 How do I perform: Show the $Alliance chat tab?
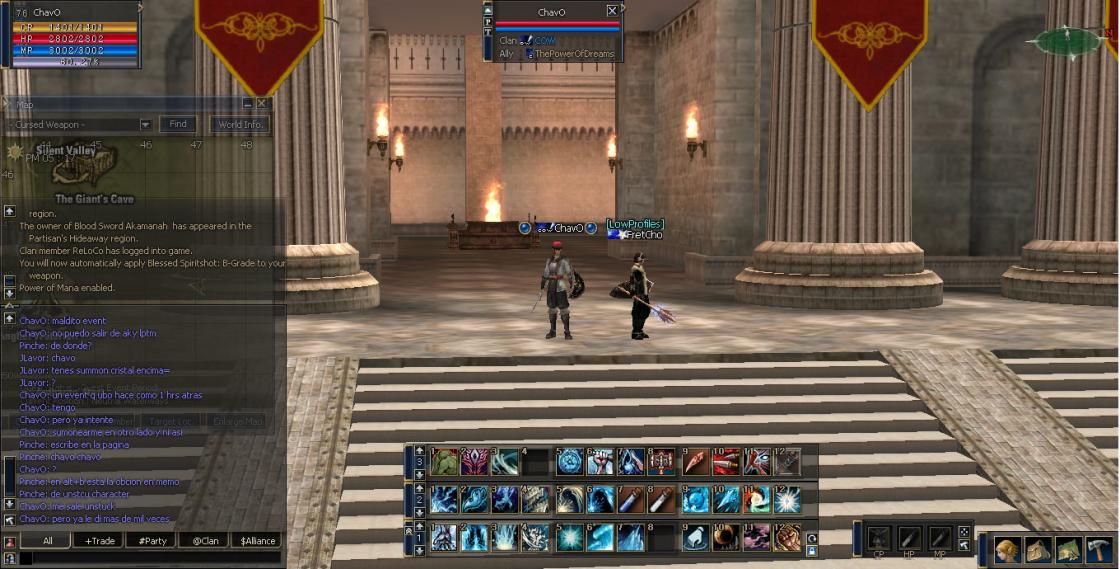[x=257, y=540]
